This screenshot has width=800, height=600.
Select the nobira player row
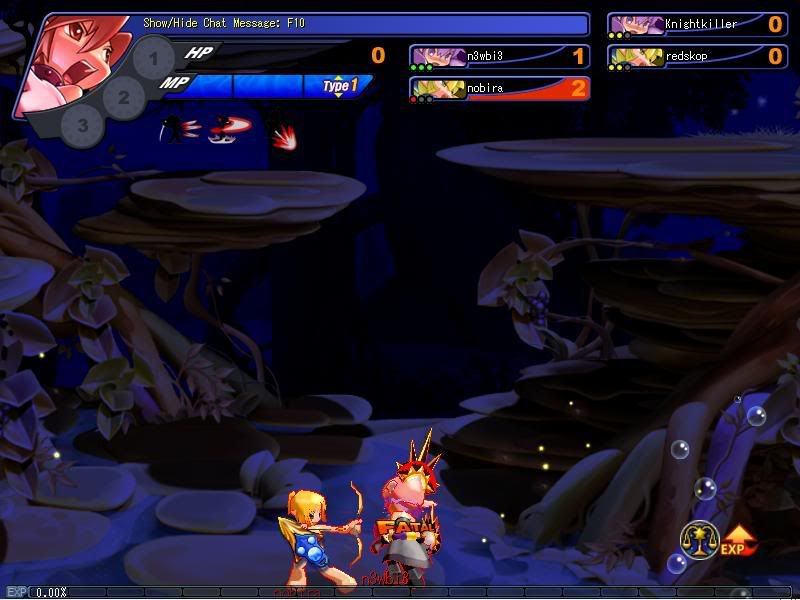point(499,89)
